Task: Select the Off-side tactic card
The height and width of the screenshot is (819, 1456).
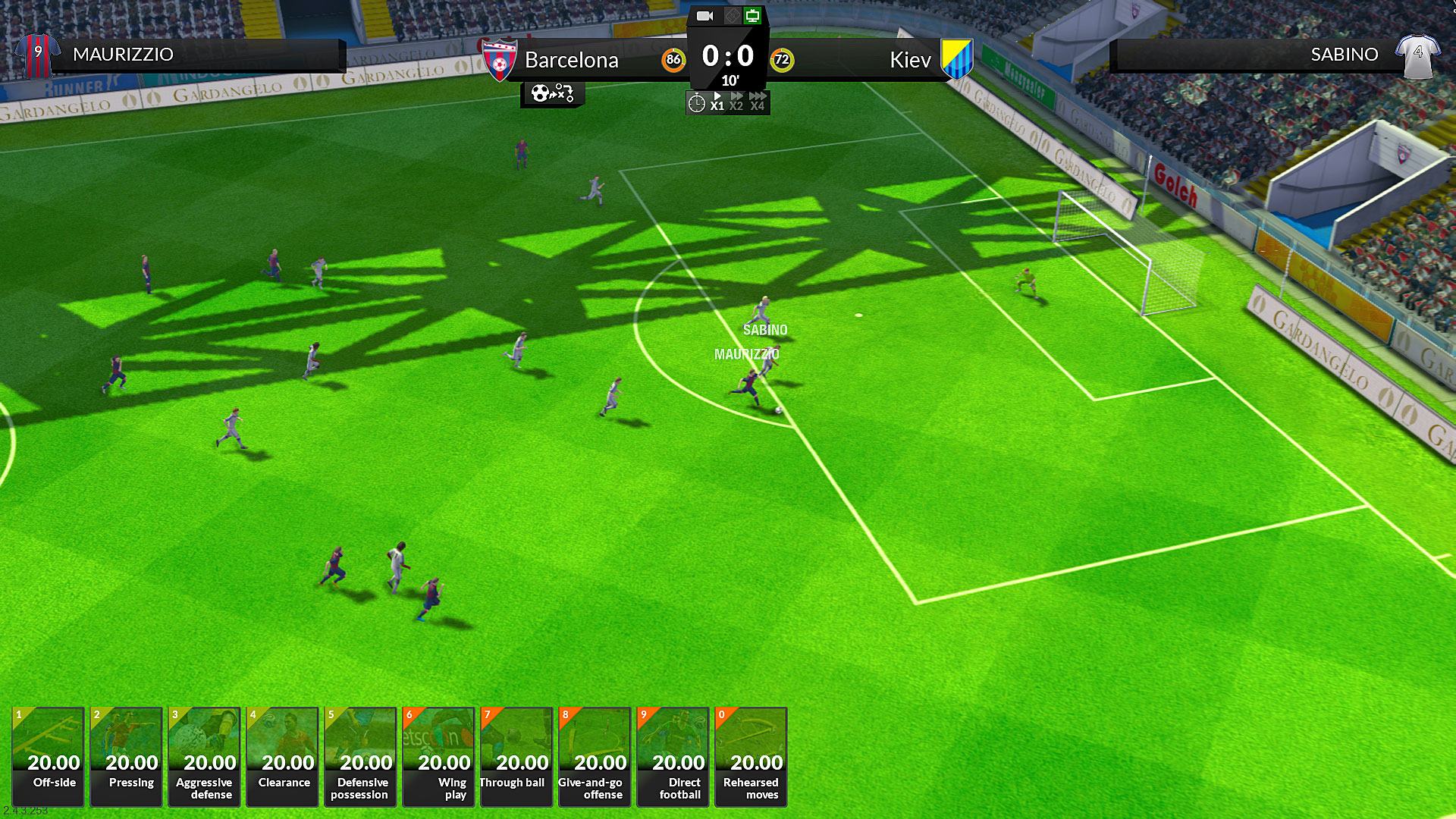Action: (x=48, y=756)
